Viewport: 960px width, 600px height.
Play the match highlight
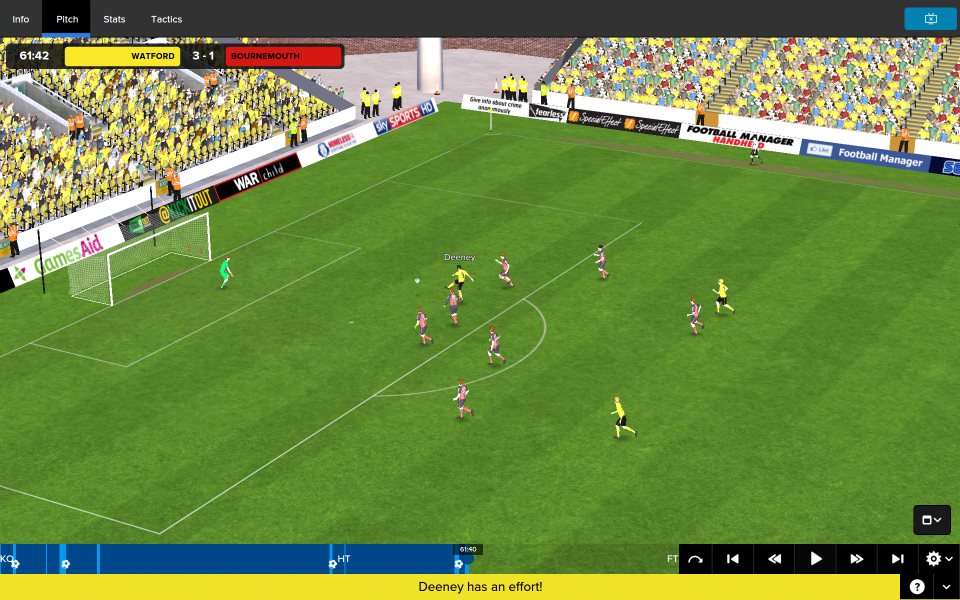(x=816, y=559)
